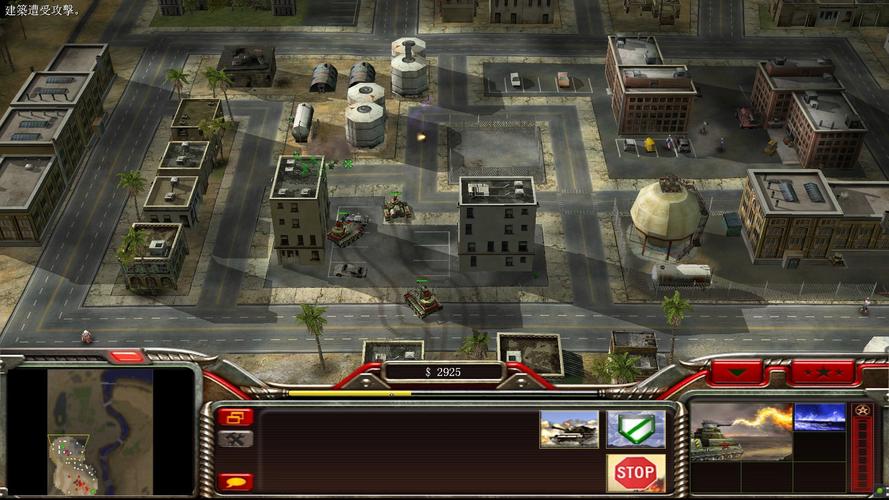Click the hammer and wrench button
Screen dimensions: 889x500
click(x=235, y=439)
